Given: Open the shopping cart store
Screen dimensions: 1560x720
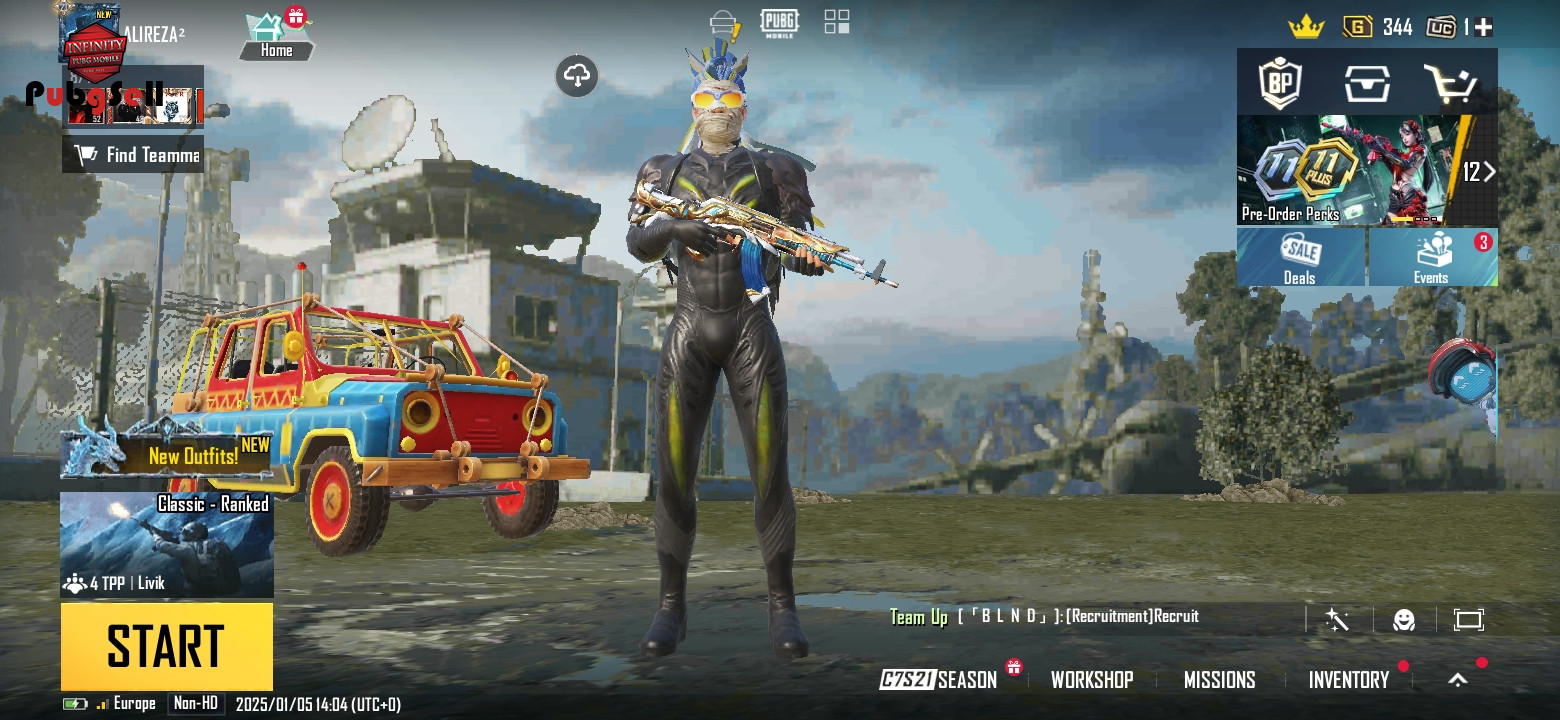Looking at the screenshot, I should [1450, 83].
